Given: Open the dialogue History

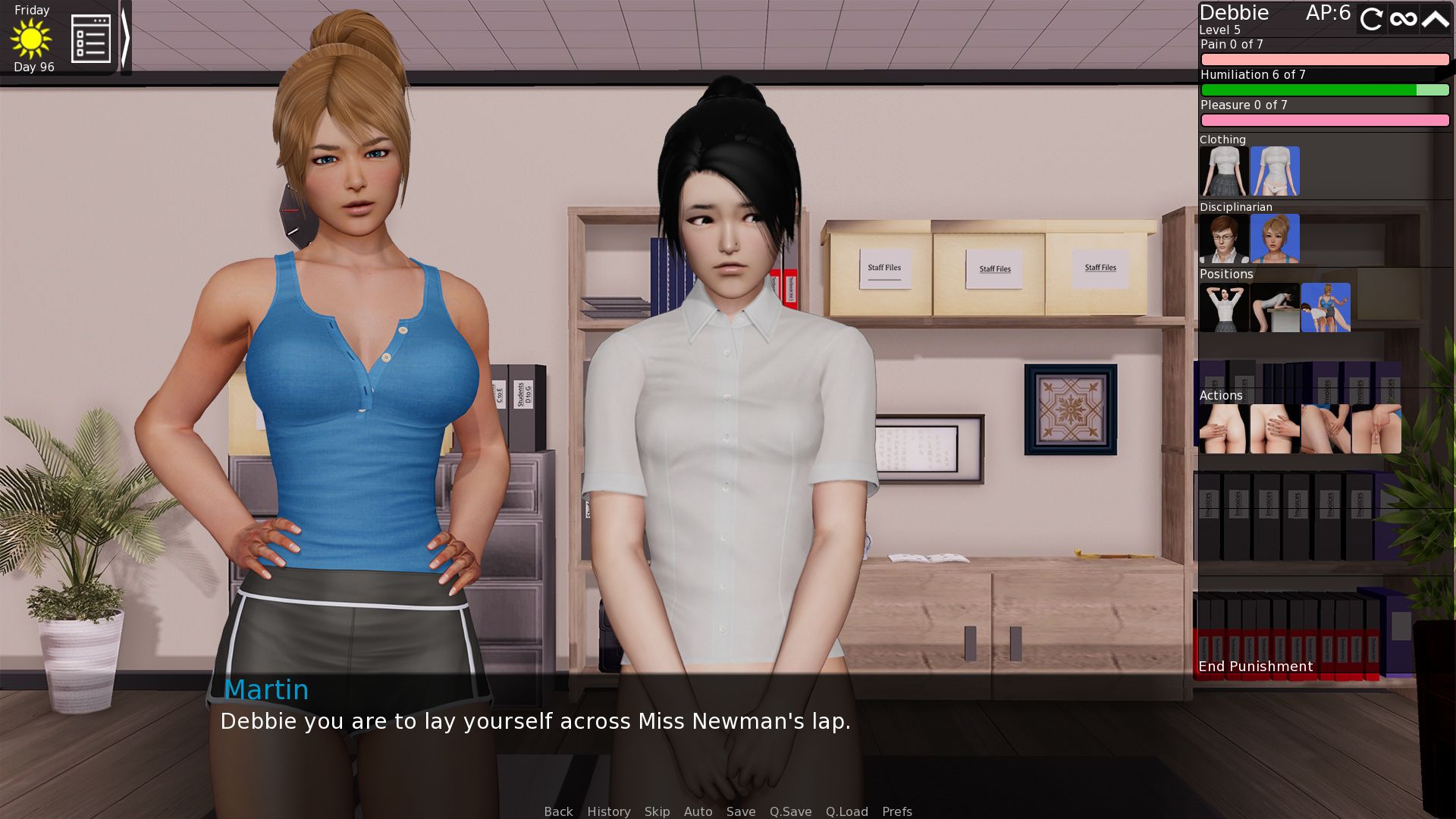Looking at the screenshot, I should 608,811.
